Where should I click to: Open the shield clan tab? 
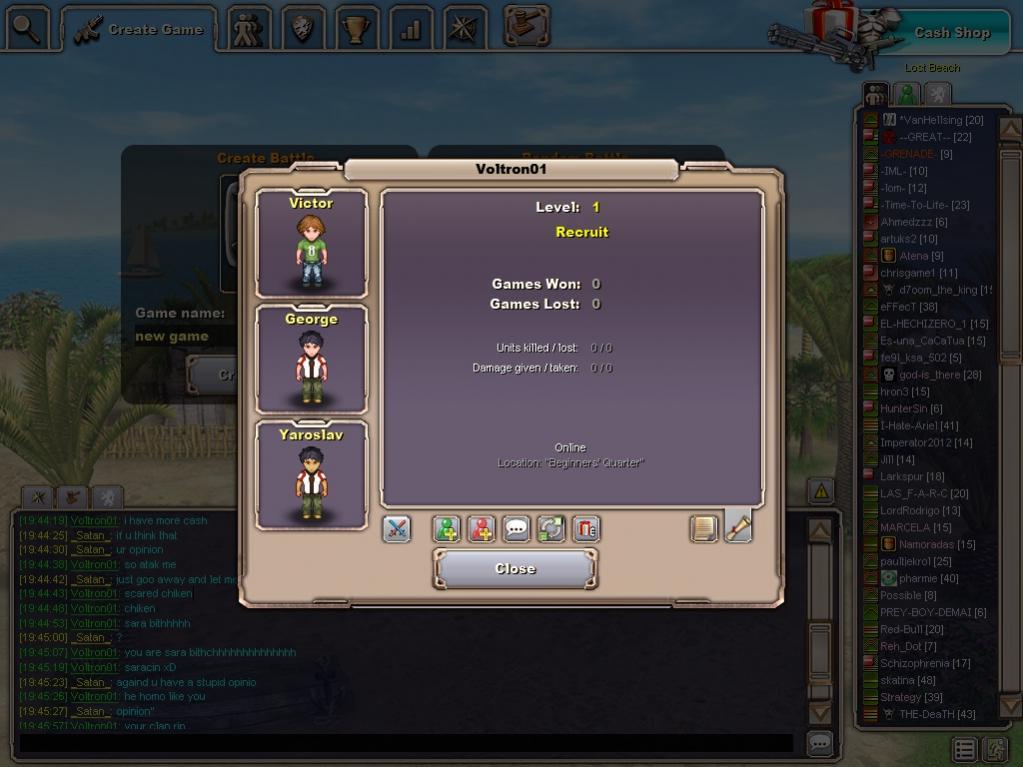pyautogui.click(x=302, y=29)
